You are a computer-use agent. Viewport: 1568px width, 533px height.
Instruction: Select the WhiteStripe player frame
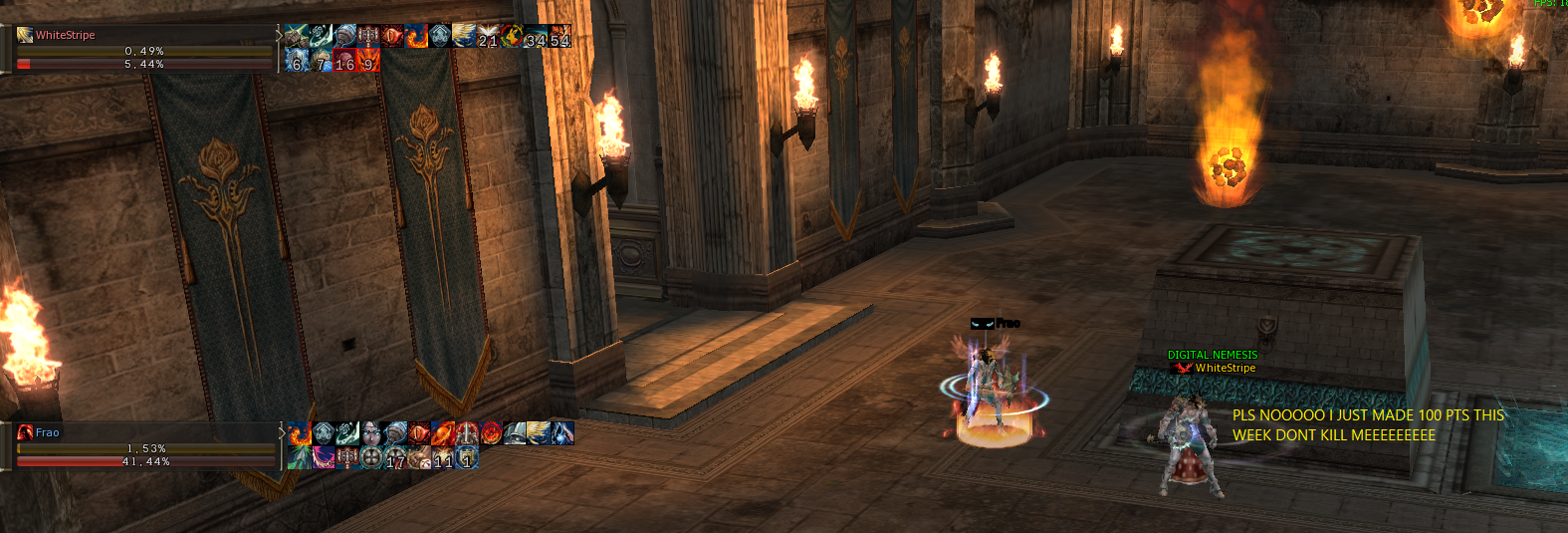pos(139,49)
